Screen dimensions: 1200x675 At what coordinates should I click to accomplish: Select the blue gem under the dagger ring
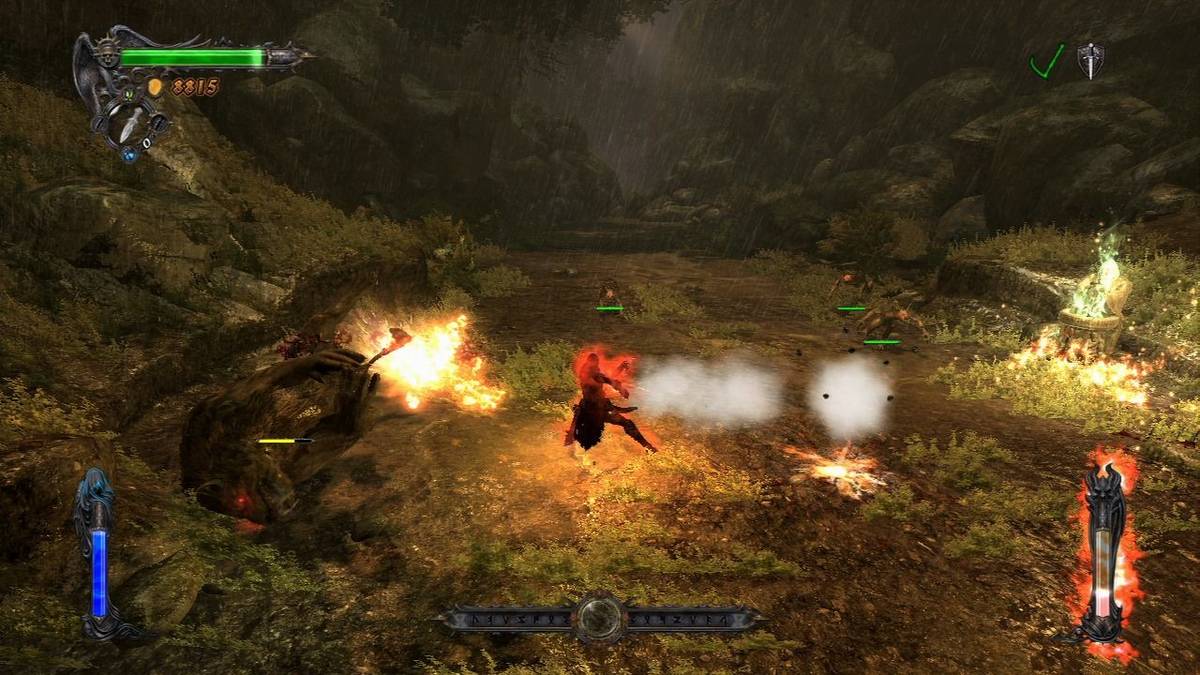click(130, 154)
